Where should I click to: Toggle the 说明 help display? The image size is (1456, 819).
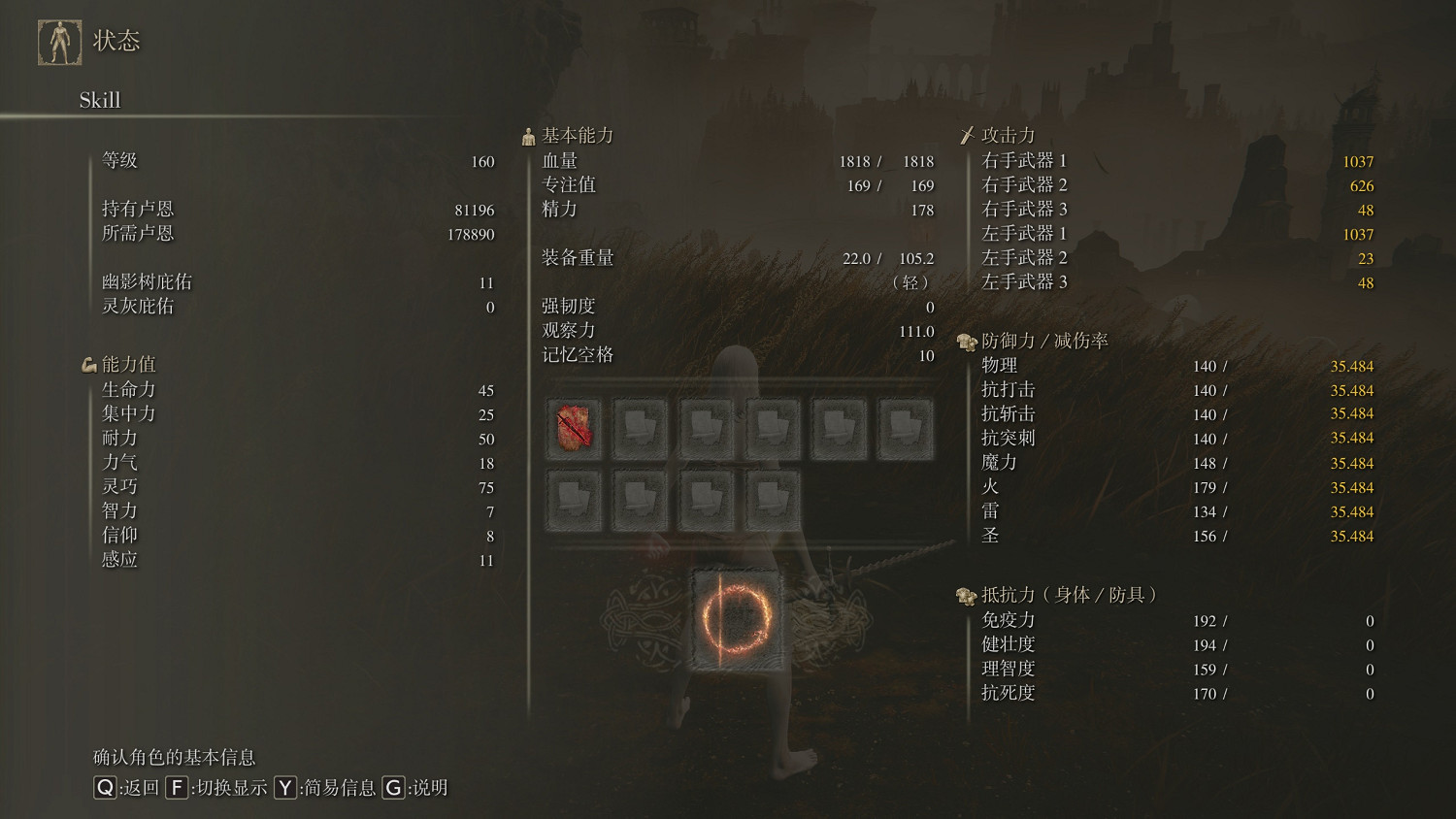tap(393, 789)
